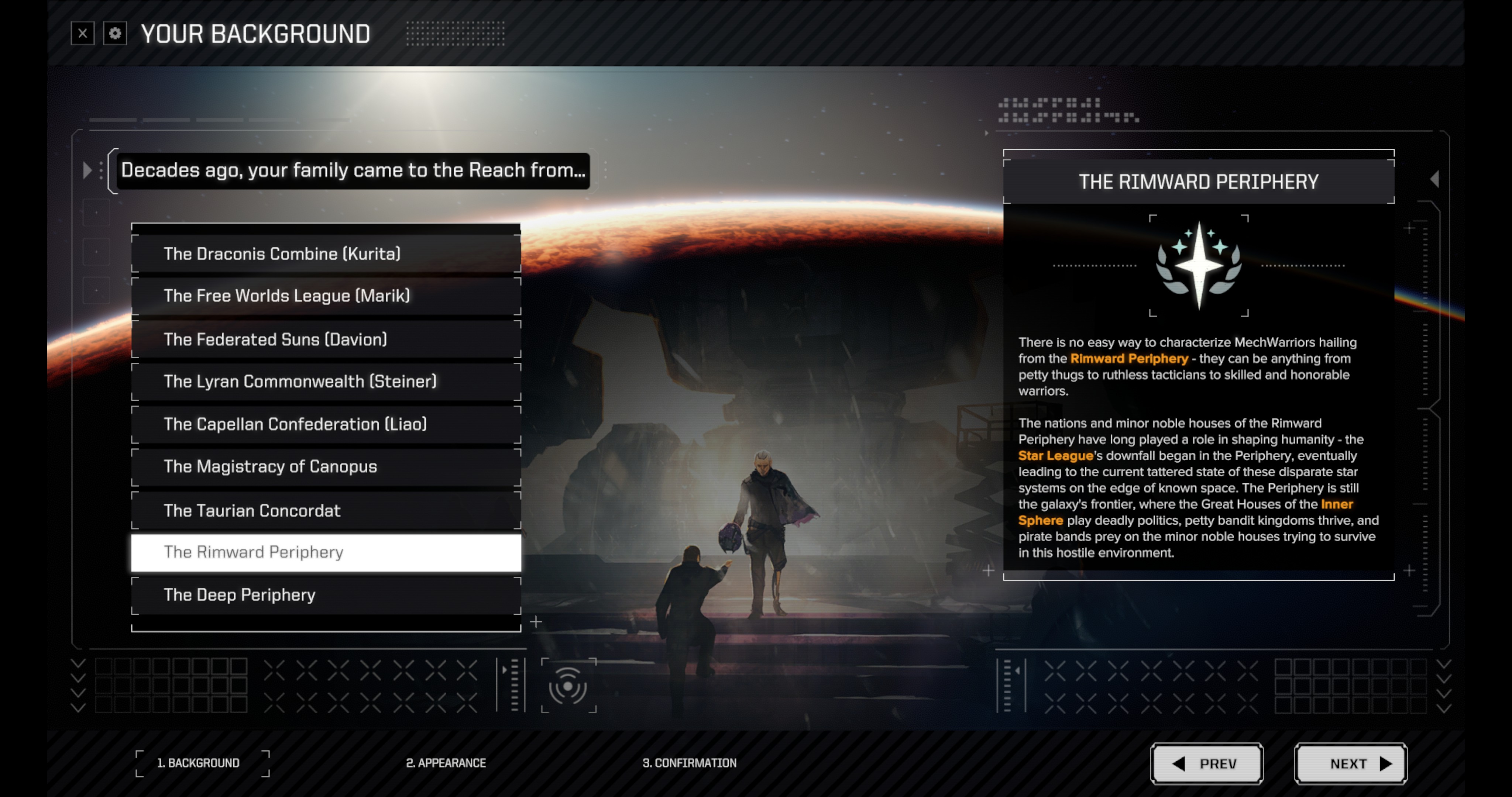Pick The Taurian Concordat origin
This screenshot has height=797, width=1512.
coord(326,510)
